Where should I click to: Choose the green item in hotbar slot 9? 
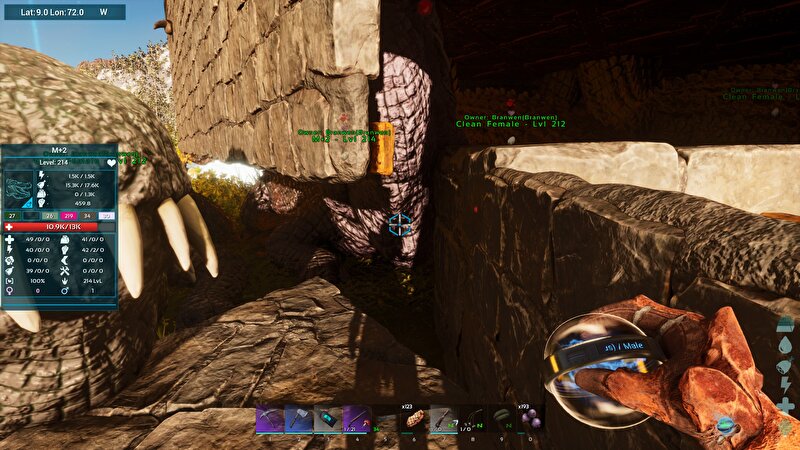[x=501, y=420]
